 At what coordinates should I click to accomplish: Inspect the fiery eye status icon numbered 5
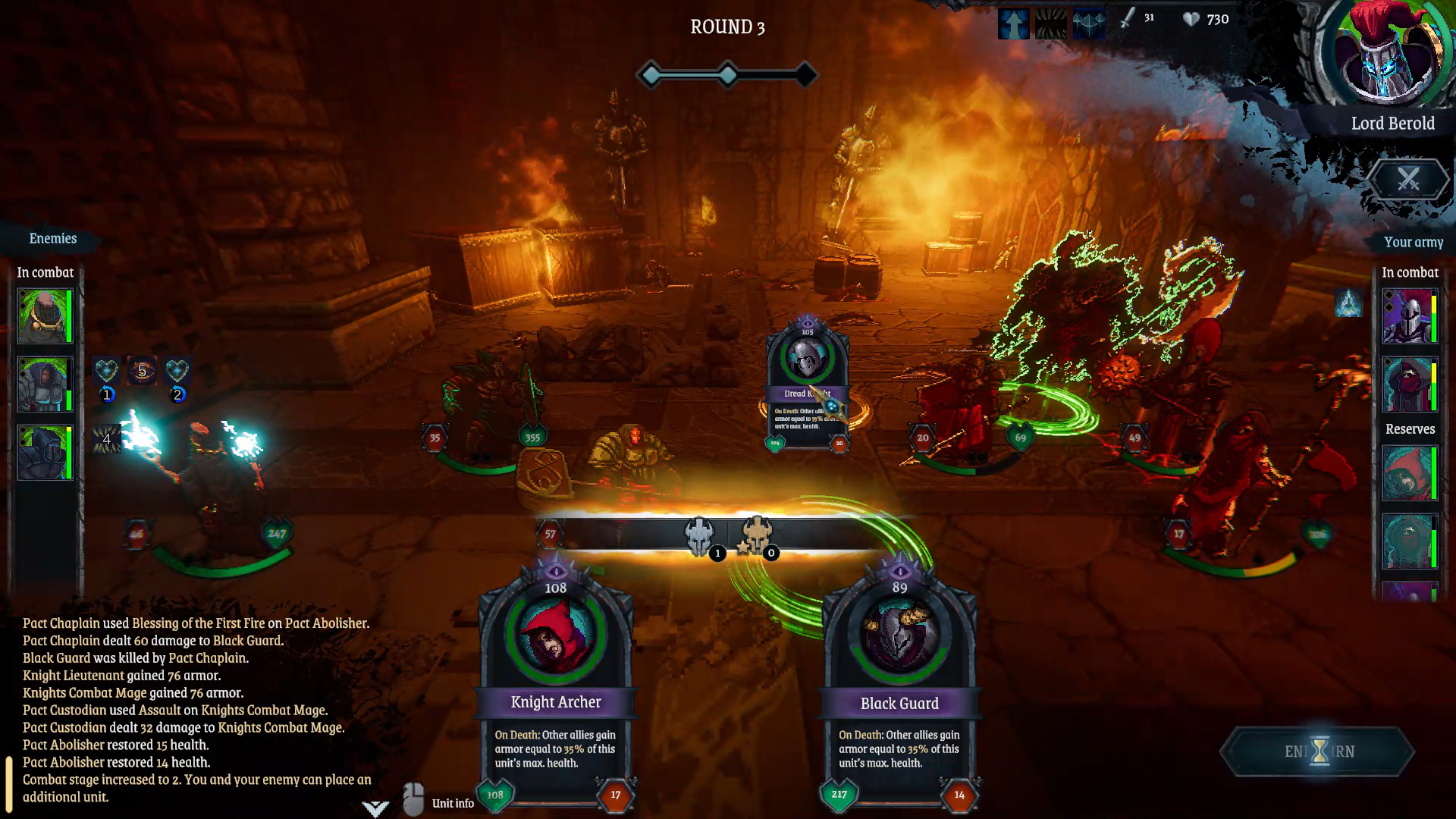pos(142,371)
